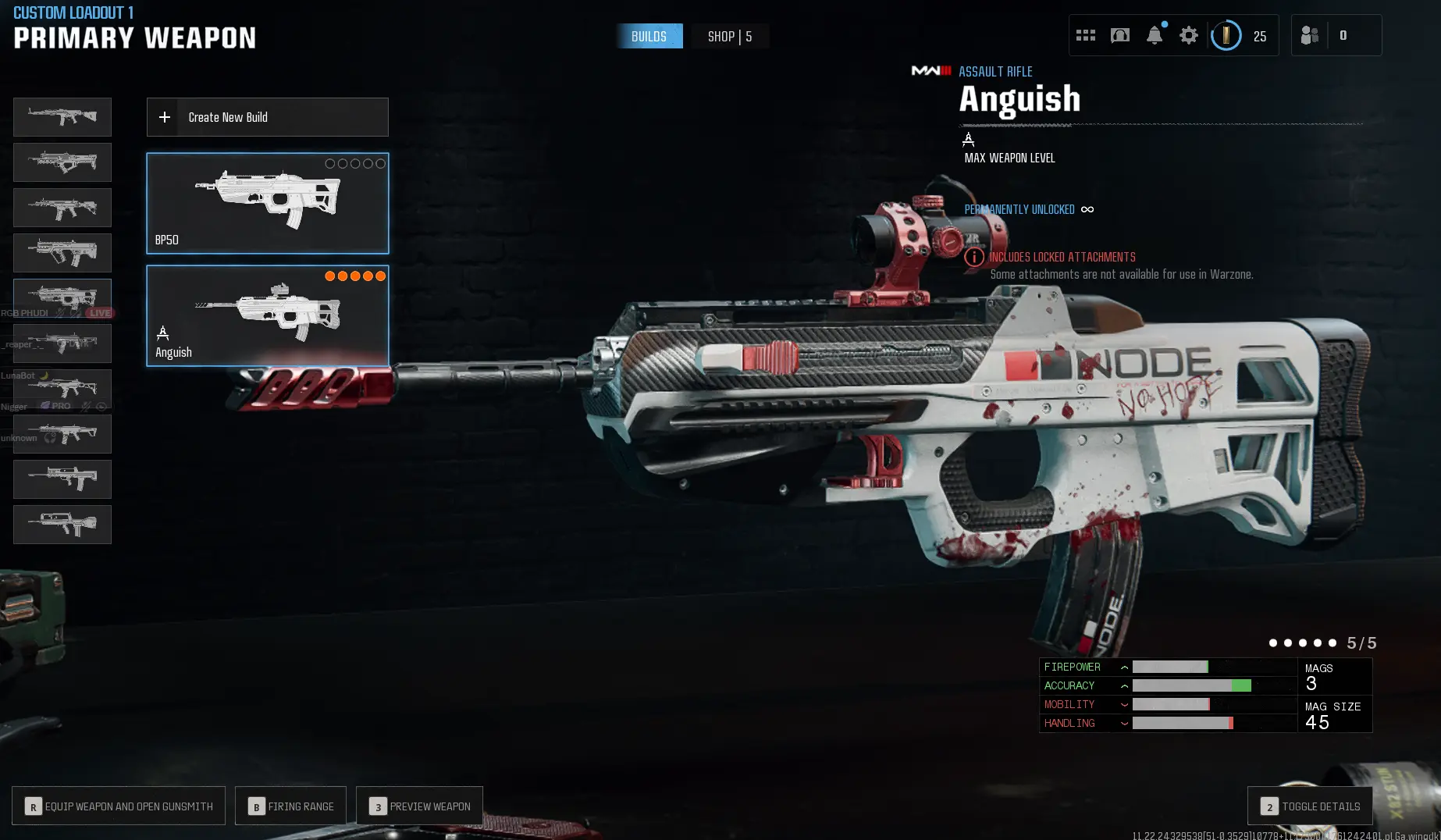
Task: Open settings gear icon
Action: [1188, 35]
